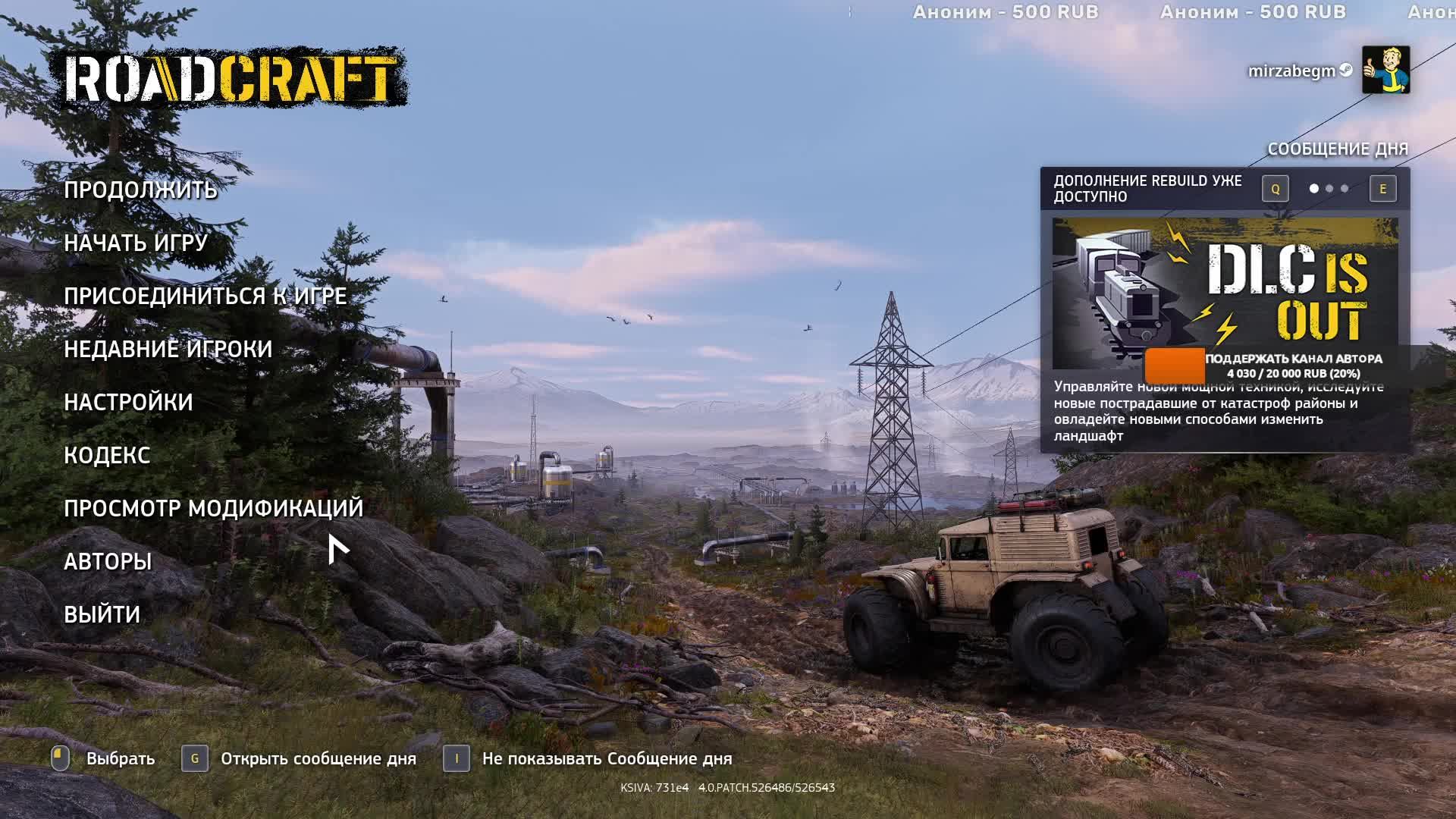This screenshot has width=1456, height=819.
Task: Open ПРИСОЕДИНИТЬСЯ К ИГРЕ menu entry
Action: (x=205, y=296)
